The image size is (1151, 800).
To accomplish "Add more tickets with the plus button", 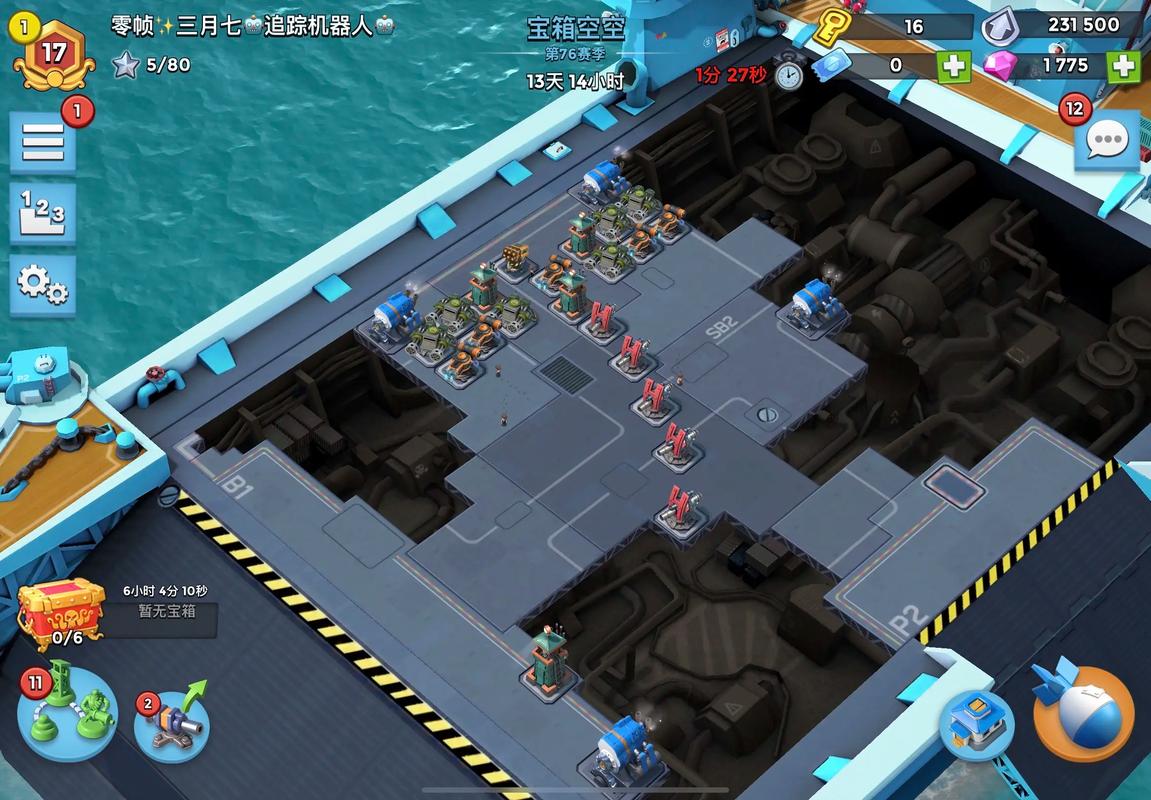I will point(953,66).
